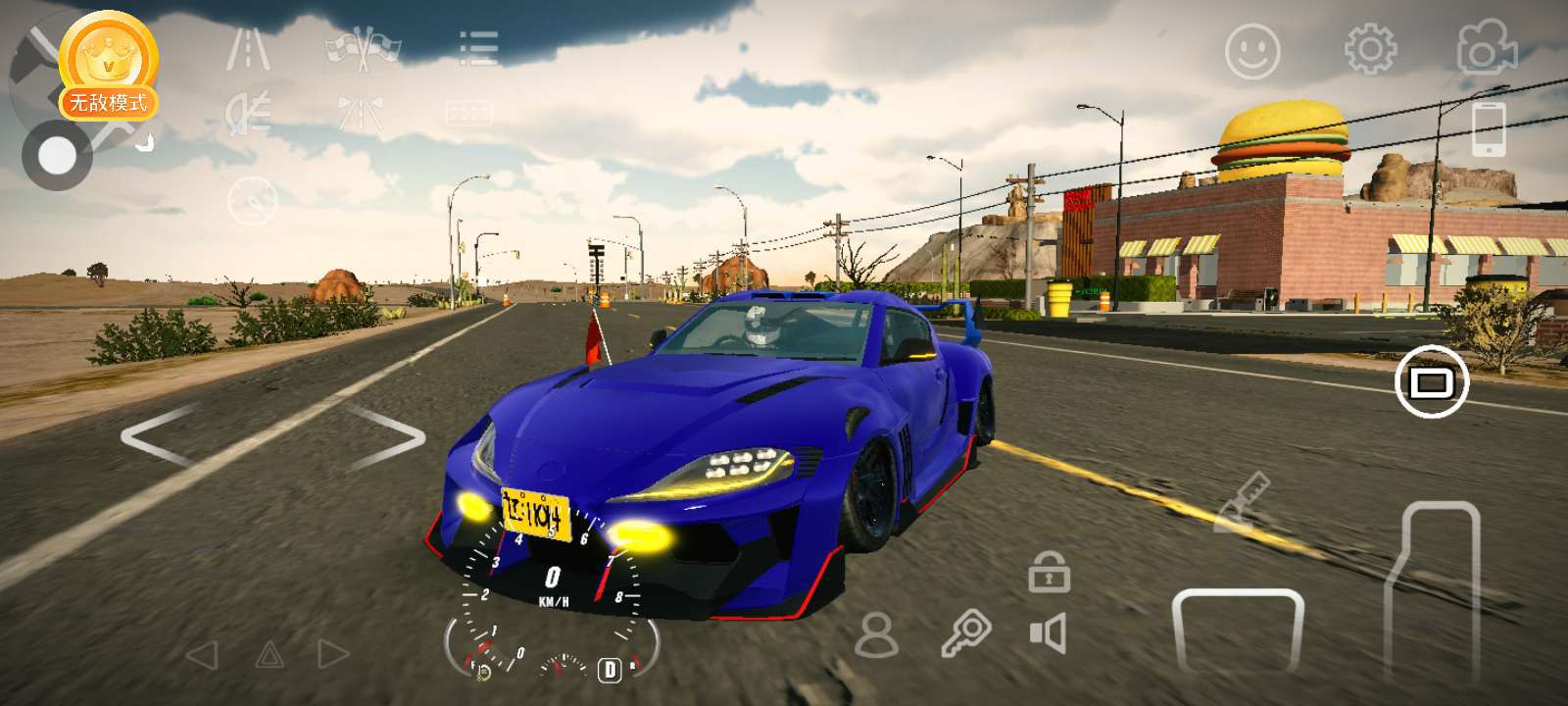Viewport: 1568px width, 706px height.
Task: Activate the left turn signal
Action: (202, 655)
